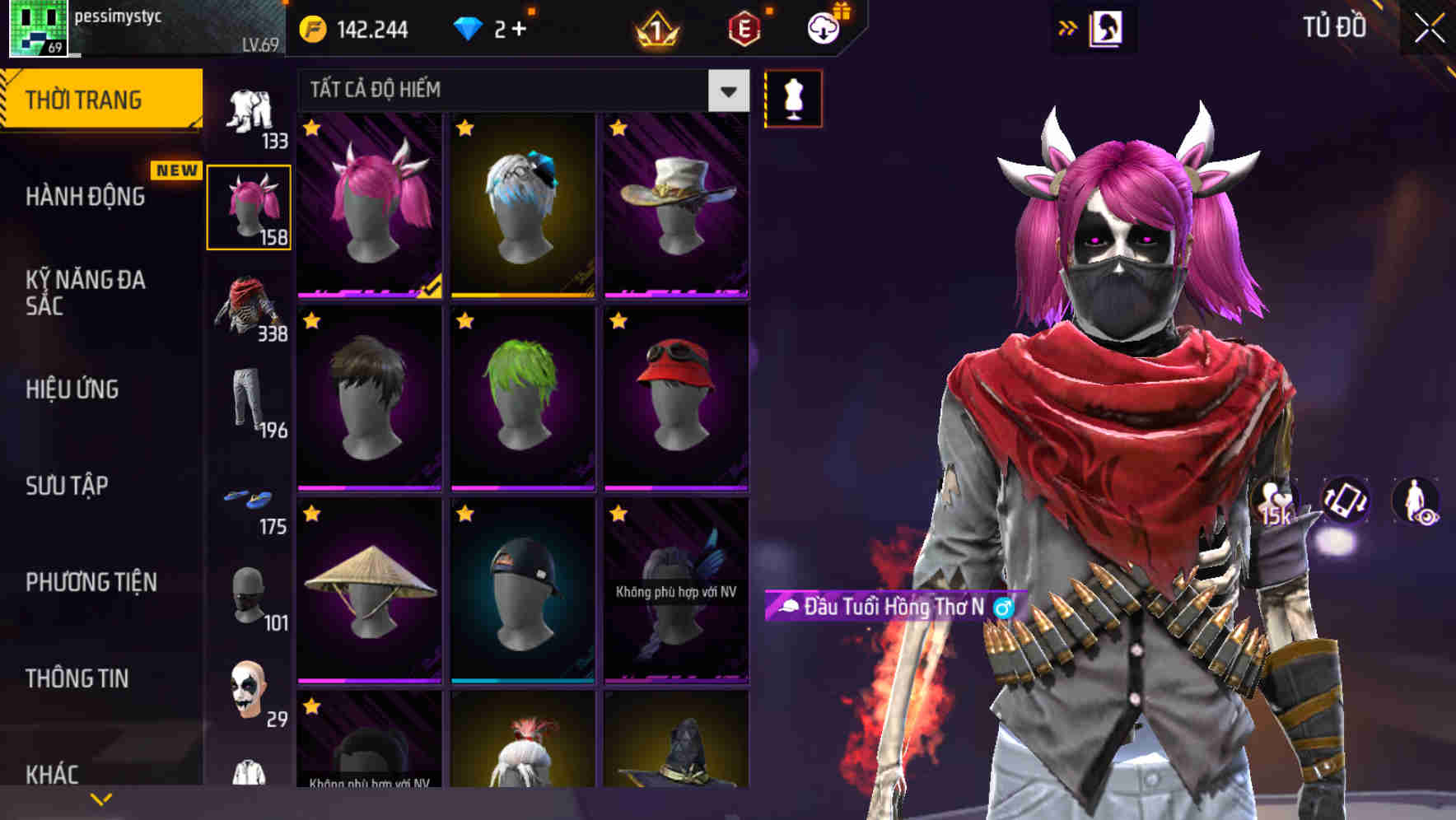Image resolution: width=1456 pixels, height=820 pixels.
Task: Open the face paint category icon labeled 29
Action: pos(250,692)
